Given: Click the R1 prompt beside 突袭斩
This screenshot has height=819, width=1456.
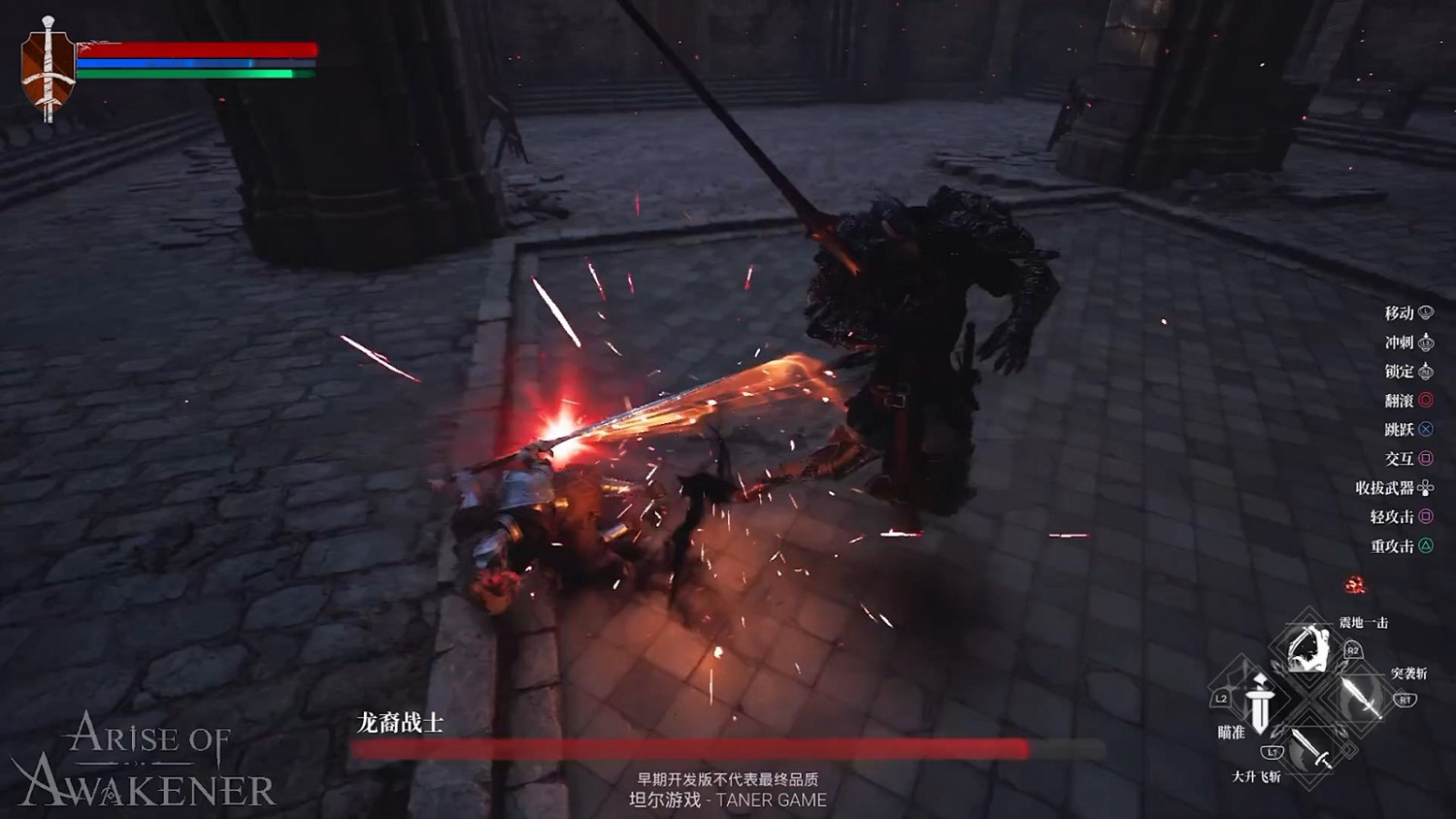Looking at the screenshot, I should (1406, 700).
